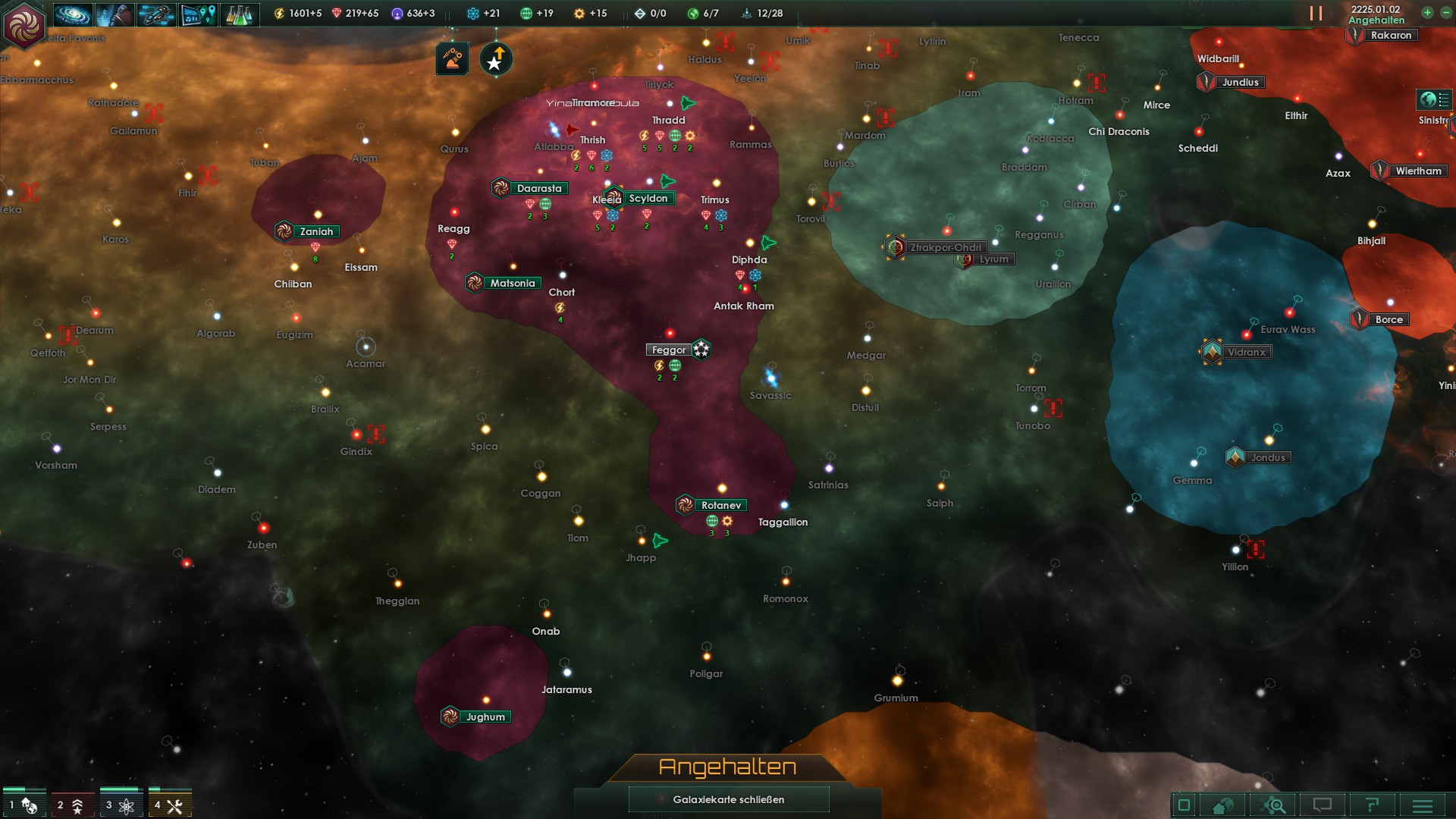
Task: Increase game speed with plus button
Action: (1427, 13)
